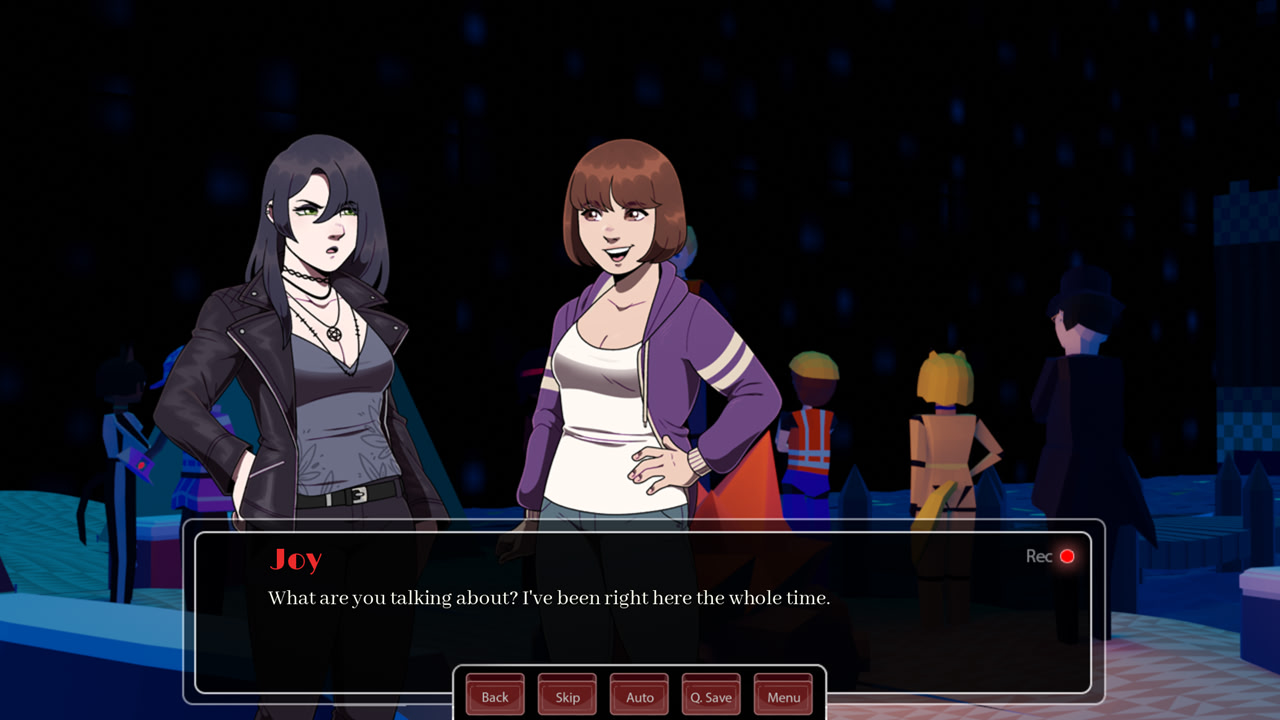The height and width of the screenshot is (720, 1280).
Task: Open the Menu
Action: coord(783,696)
